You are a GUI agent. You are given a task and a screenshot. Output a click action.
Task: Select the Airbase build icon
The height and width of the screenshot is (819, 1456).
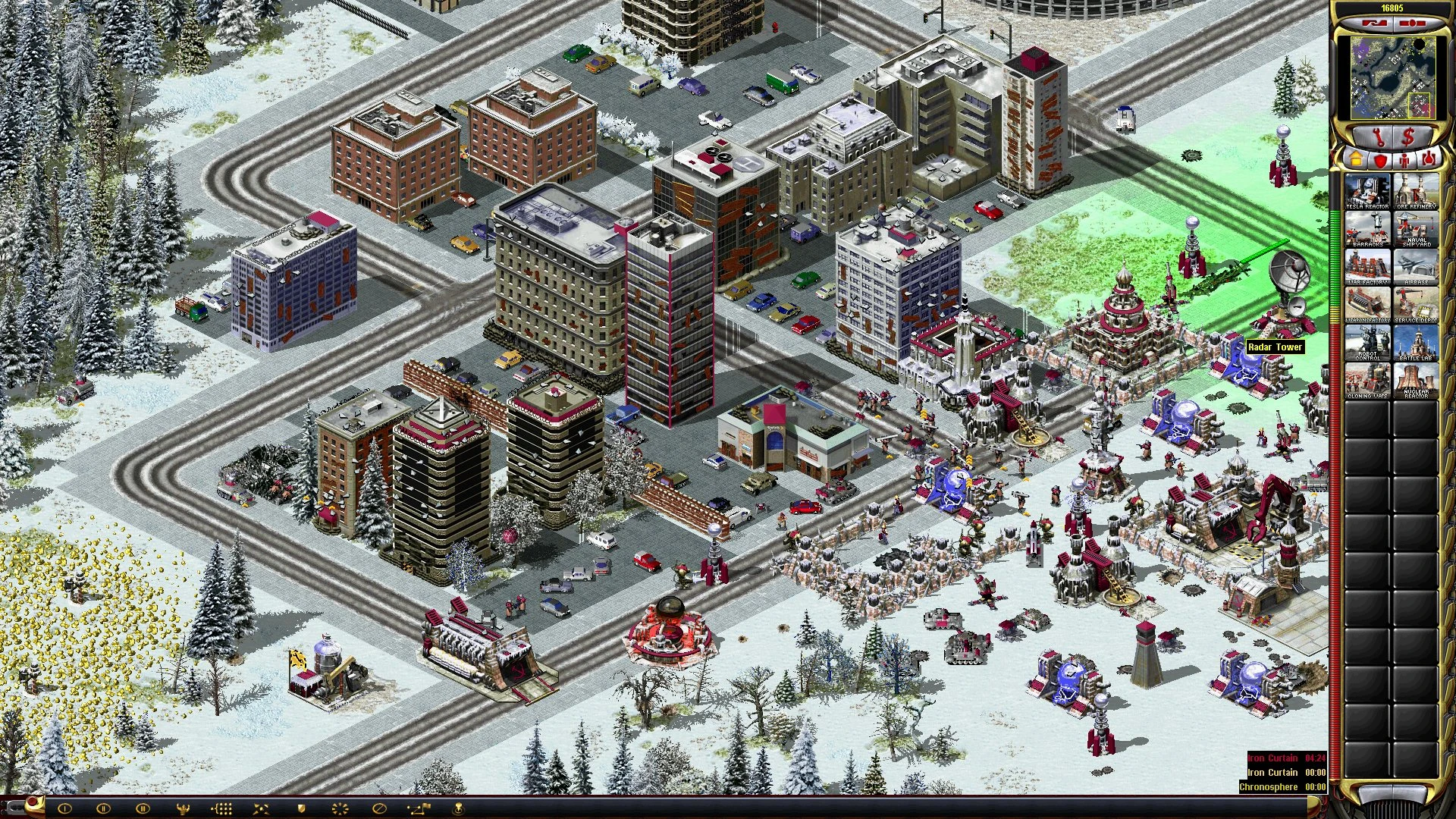(x=1416, y=267)
